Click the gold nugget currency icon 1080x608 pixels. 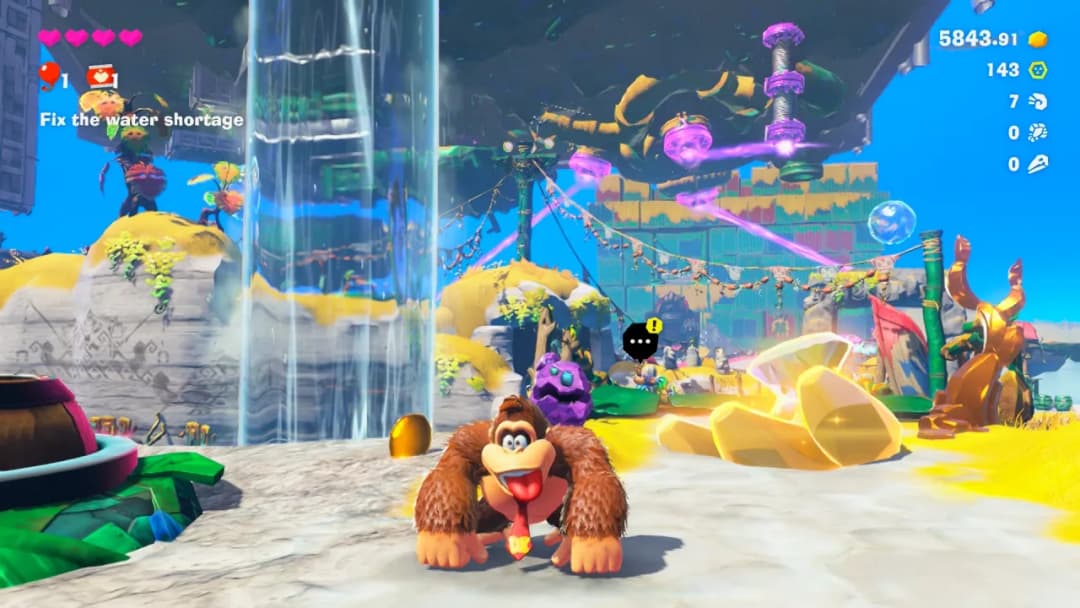point(1038,39)
